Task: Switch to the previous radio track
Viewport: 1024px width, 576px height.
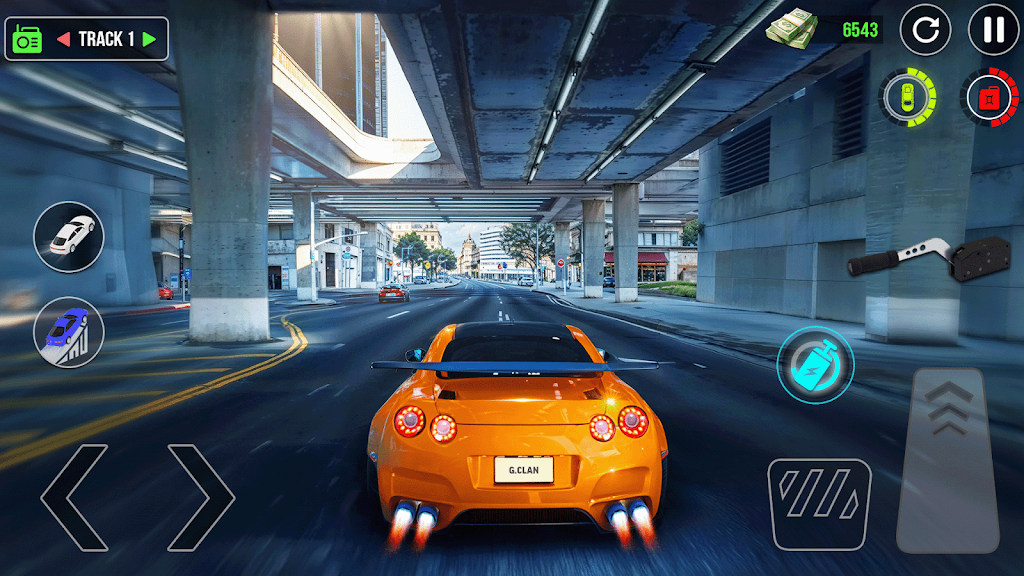Action: point(62,39)
